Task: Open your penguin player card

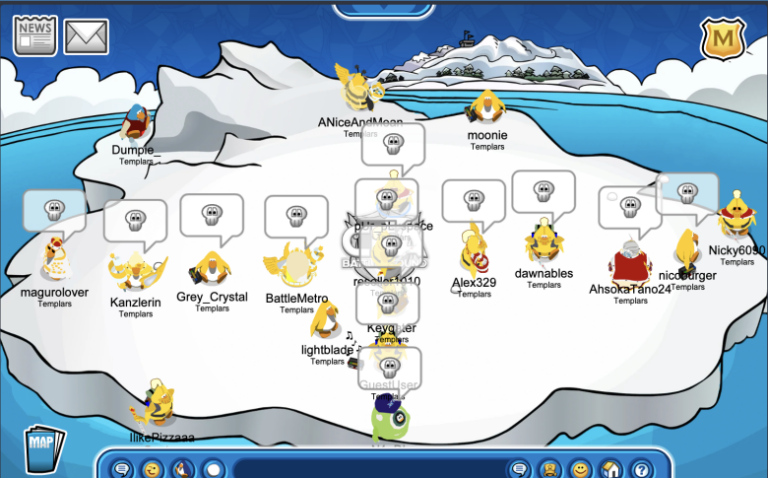Action: 549,469
